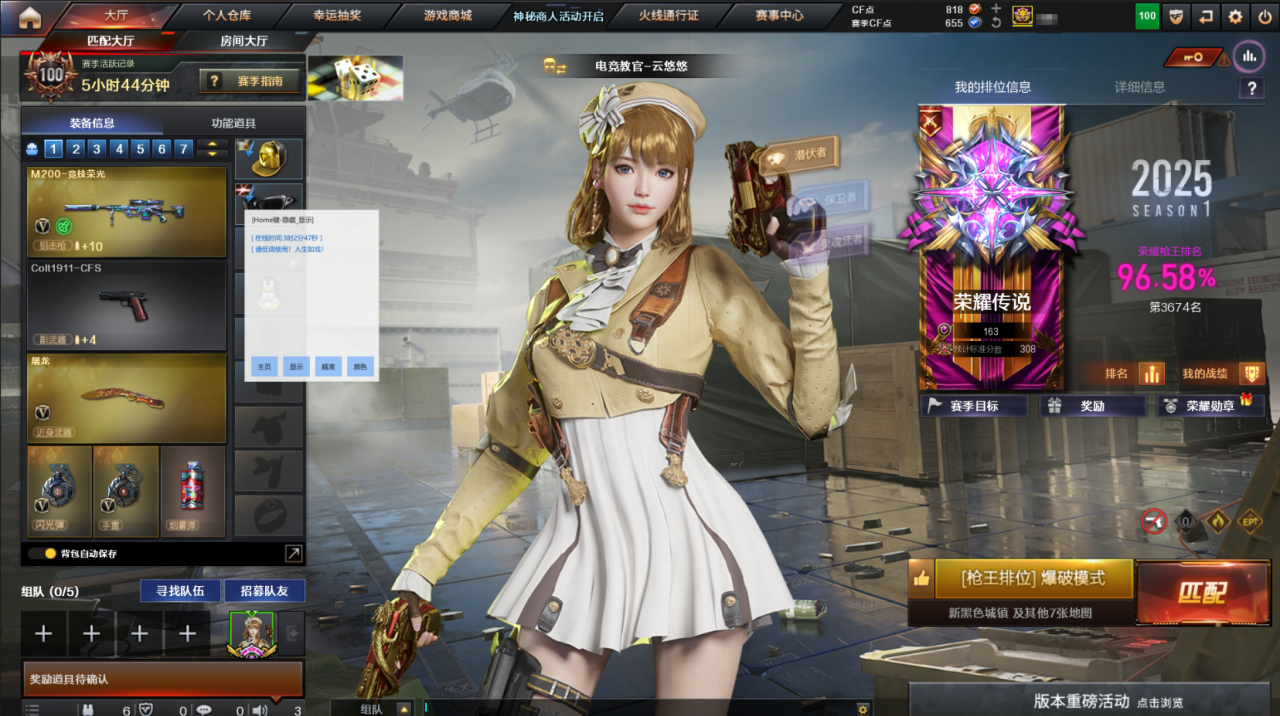Choose backpack loadout number 3
This screenshot has height=716, width=1280.
point(97,149)
